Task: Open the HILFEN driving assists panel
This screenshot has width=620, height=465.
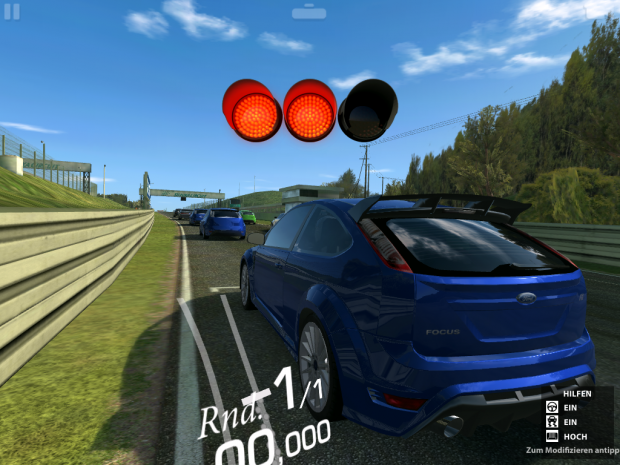Action: click(x=577, y=394)
